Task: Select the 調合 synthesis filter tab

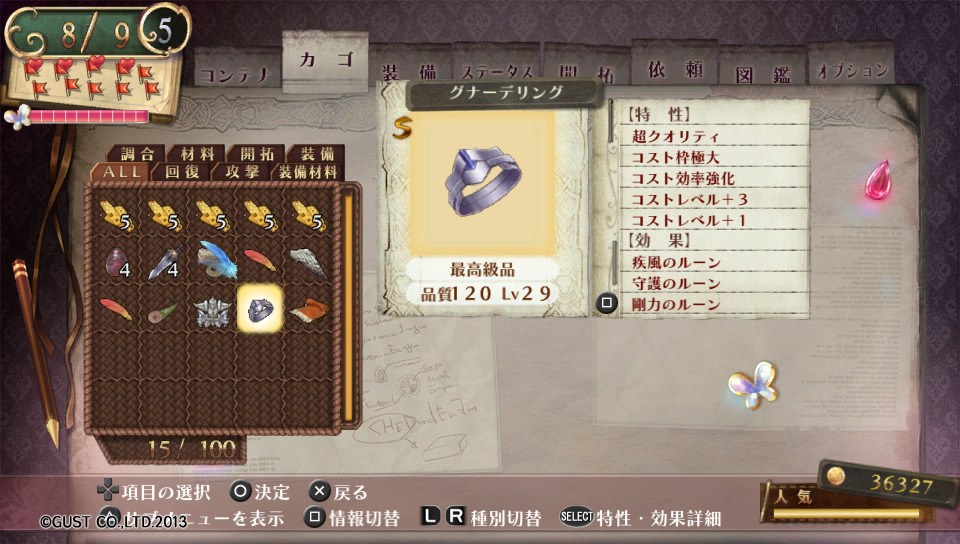Action: pos(136,154)
